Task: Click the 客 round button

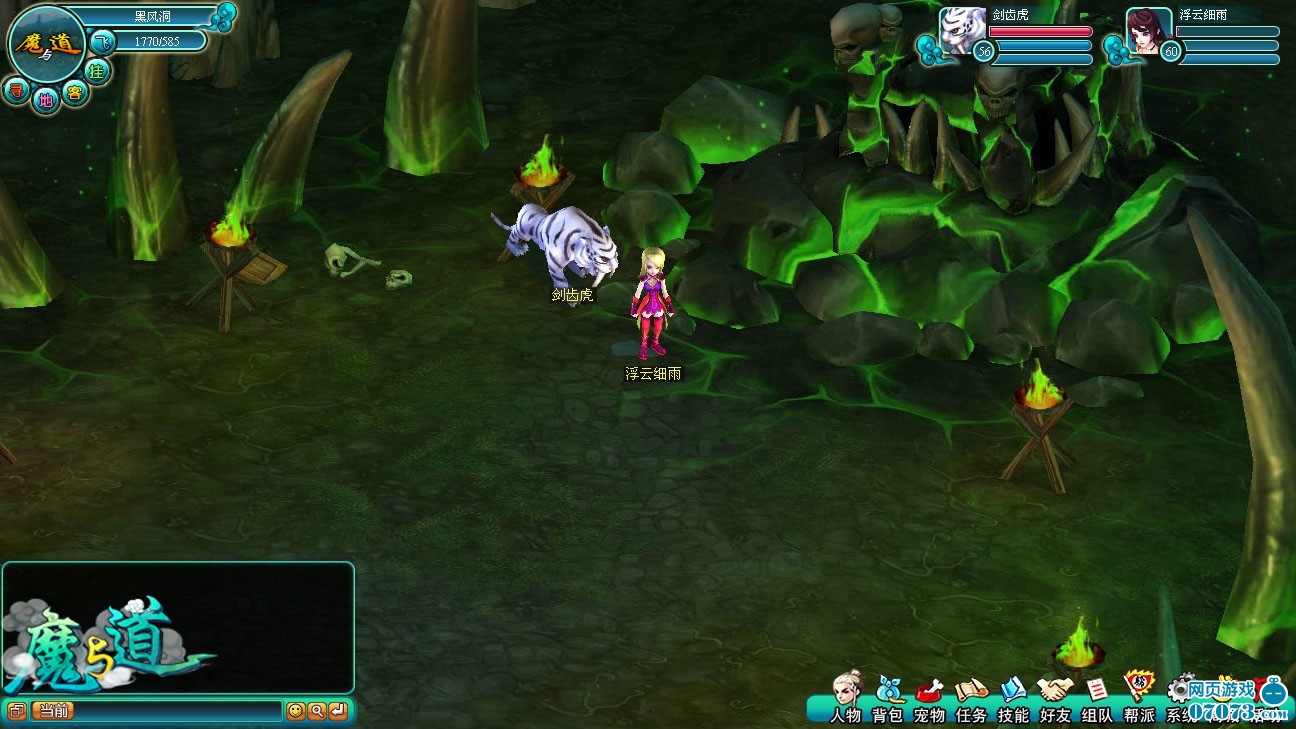Action: 74,93
